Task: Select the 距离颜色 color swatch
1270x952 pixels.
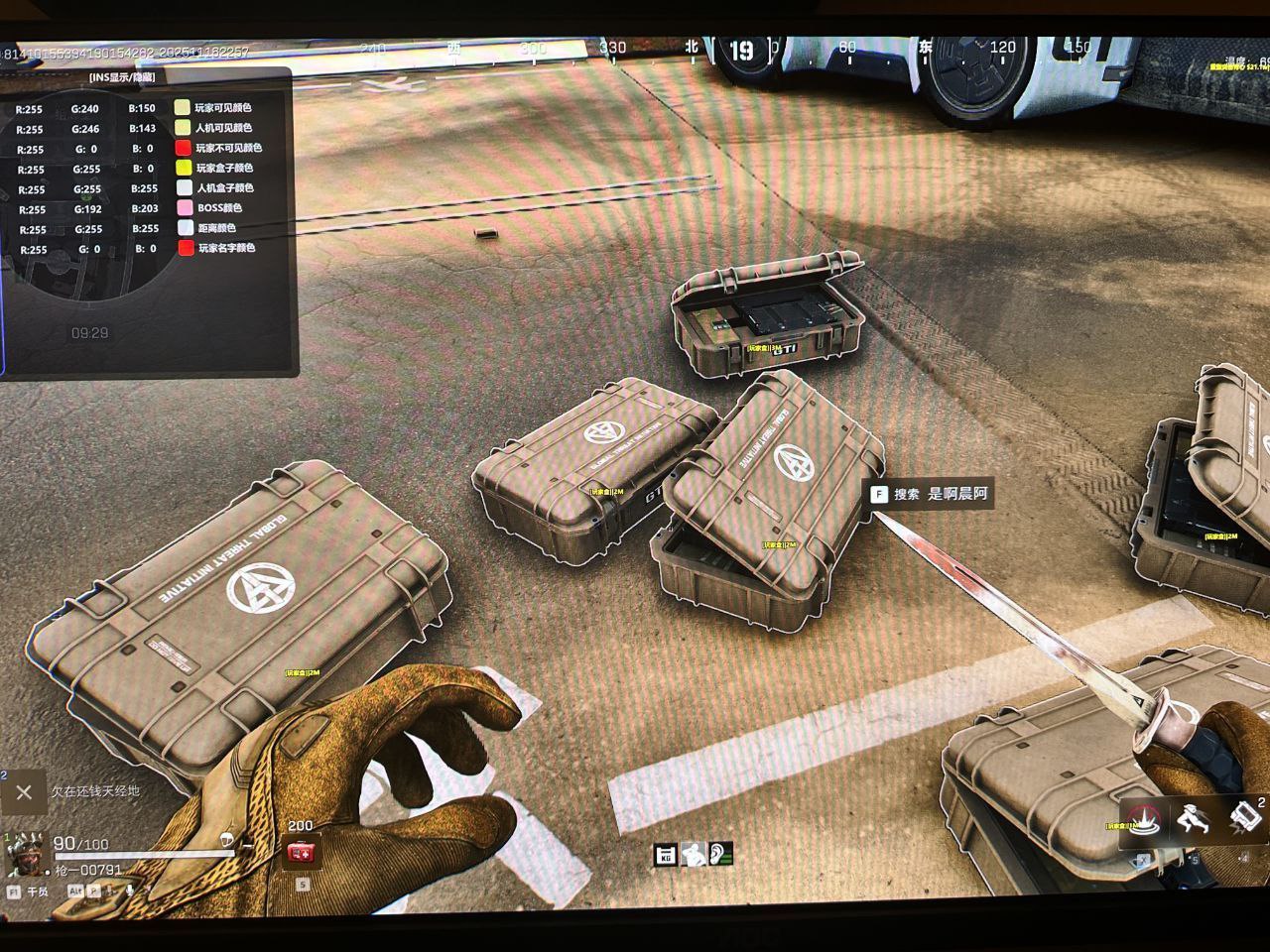Action: 185,228
